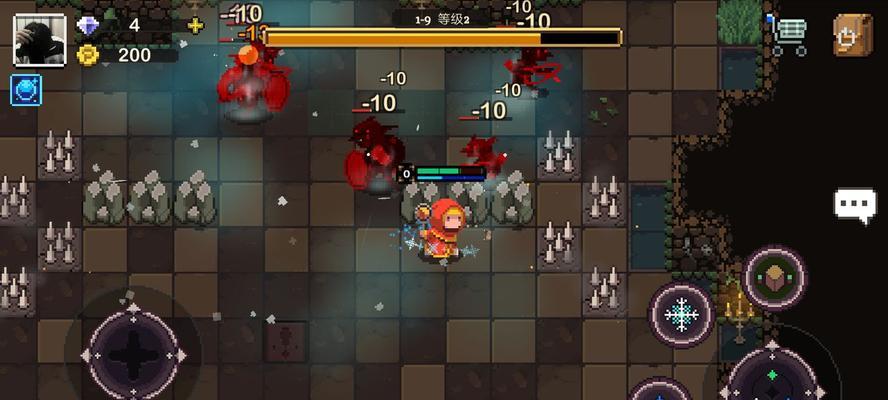Image resolution: width=888 pixels, height=400 pixels.
Task: Tap the brown power menu button
Action: click(x=853, y=36)
